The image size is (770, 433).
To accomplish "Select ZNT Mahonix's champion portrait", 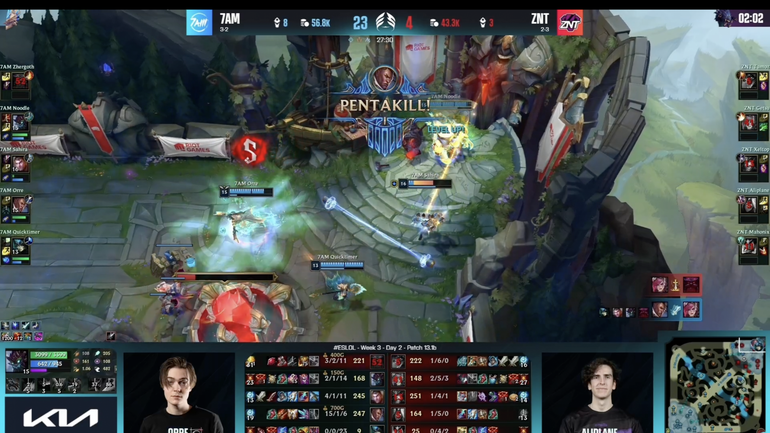I will pyautogui.click(x=748, y=249).
